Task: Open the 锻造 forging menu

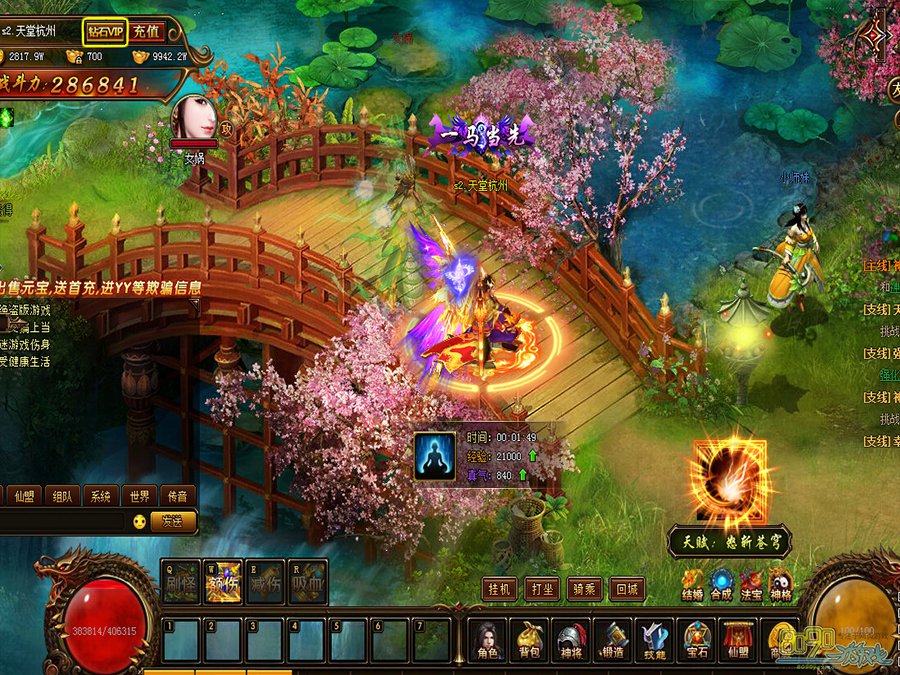Action: tap(613, 640)
